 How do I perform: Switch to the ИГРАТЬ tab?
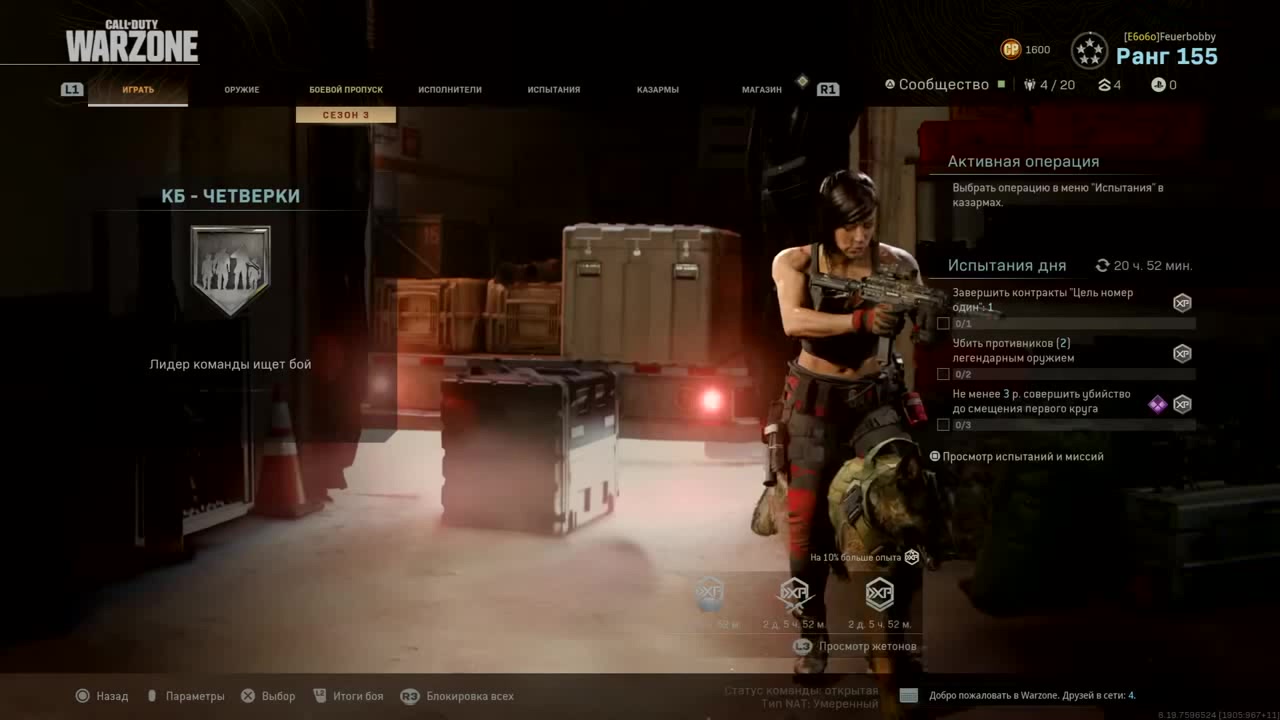click(x=138, y=90)
